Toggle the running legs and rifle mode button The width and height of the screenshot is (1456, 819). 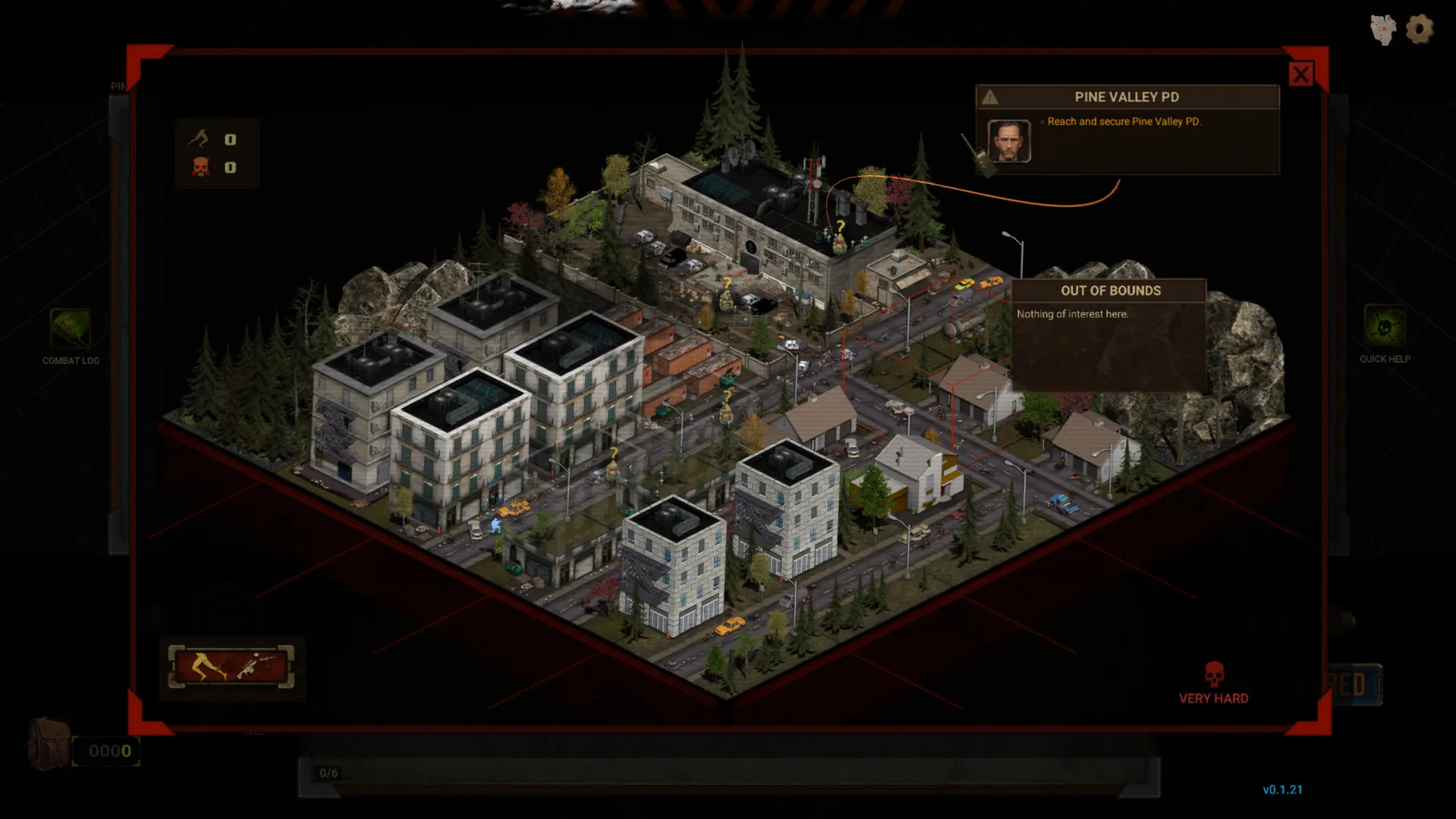click(x=231, y=667)
